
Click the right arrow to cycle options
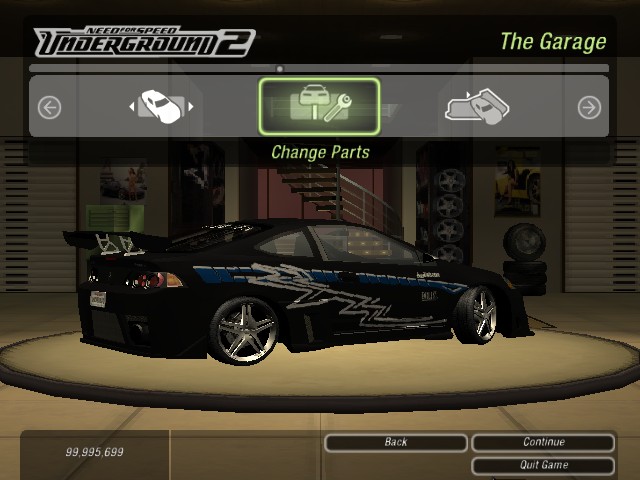point(589,107)
